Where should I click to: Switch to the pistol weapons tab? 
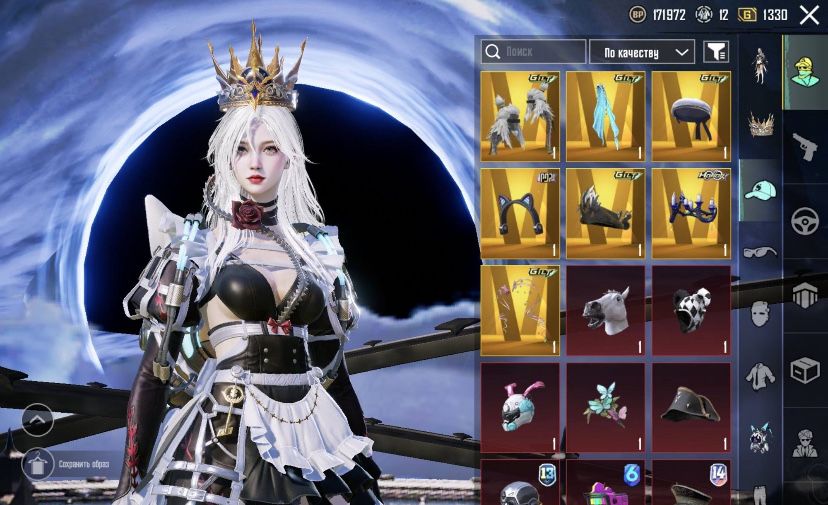coord(805,147)
